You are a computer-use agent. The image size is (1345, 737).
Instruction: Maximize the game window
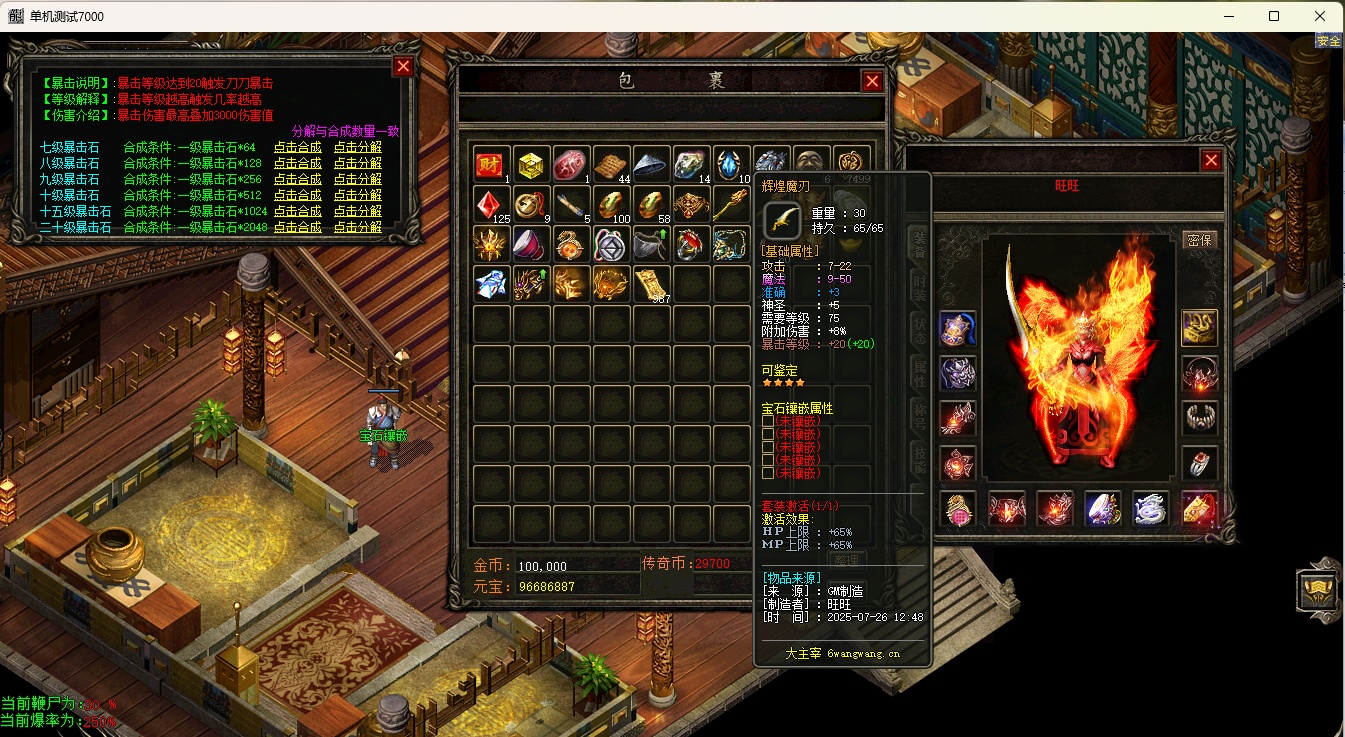coord(1273,16)
